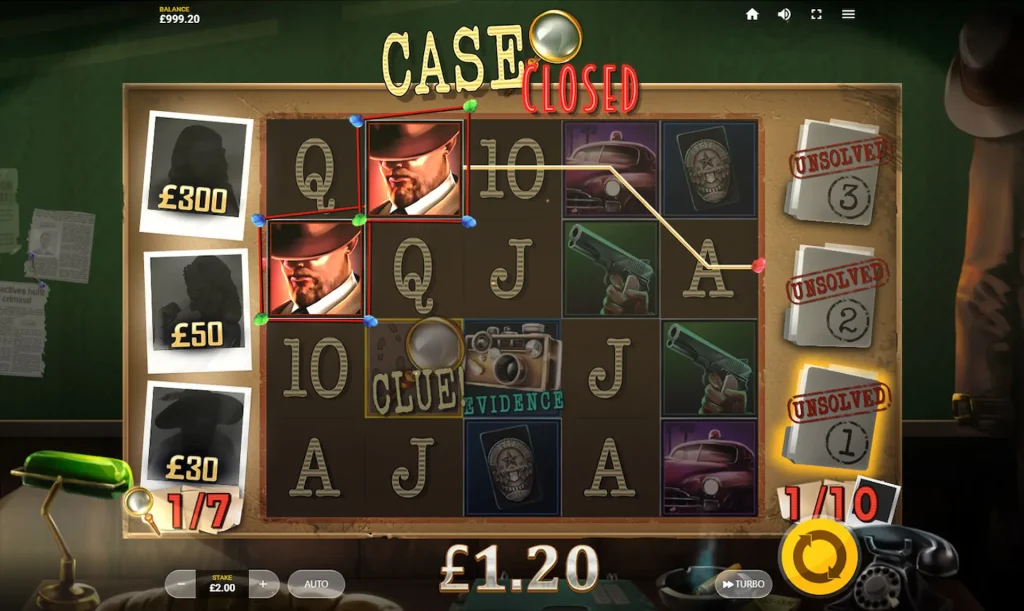The image size is (1024, 611).
Task: Increase the stake with the plus button
Action: click(263, 583)
